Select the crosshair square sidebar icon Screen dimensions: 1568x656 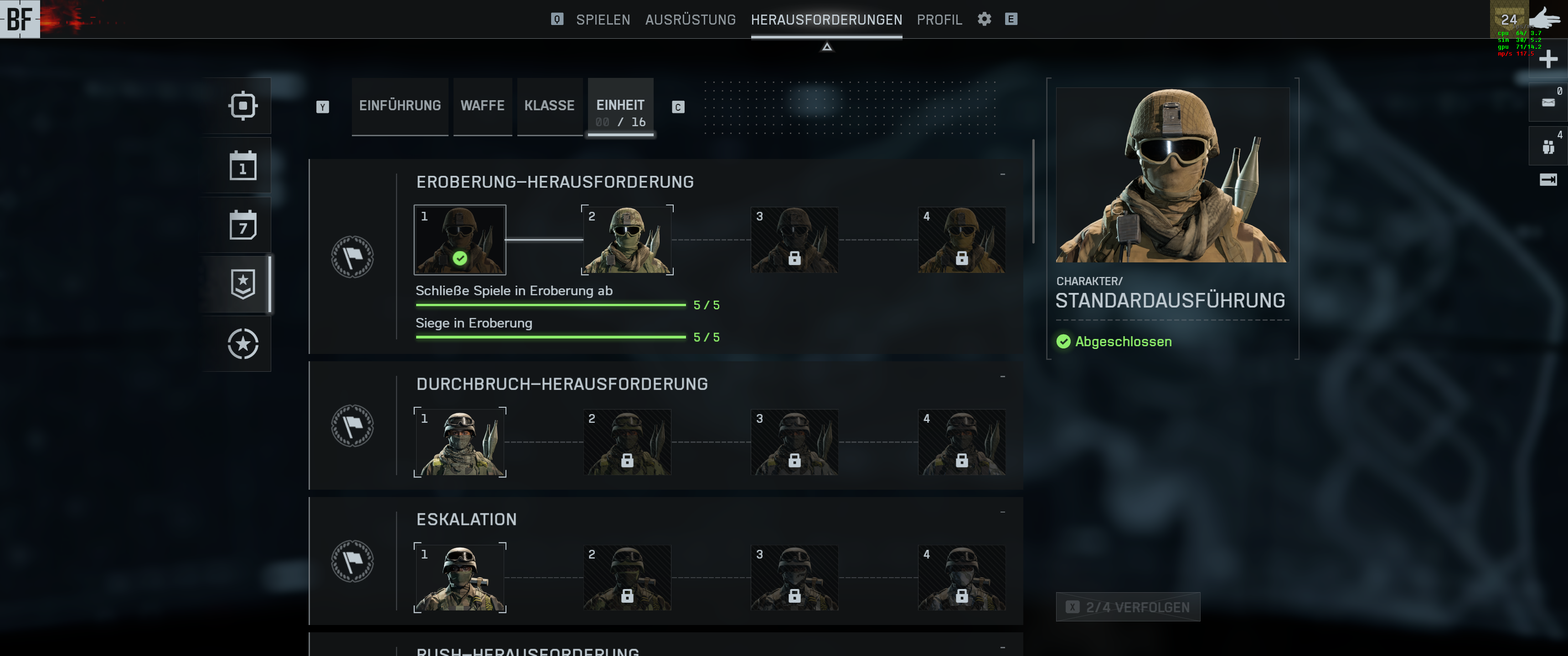(x=243, y=106)
